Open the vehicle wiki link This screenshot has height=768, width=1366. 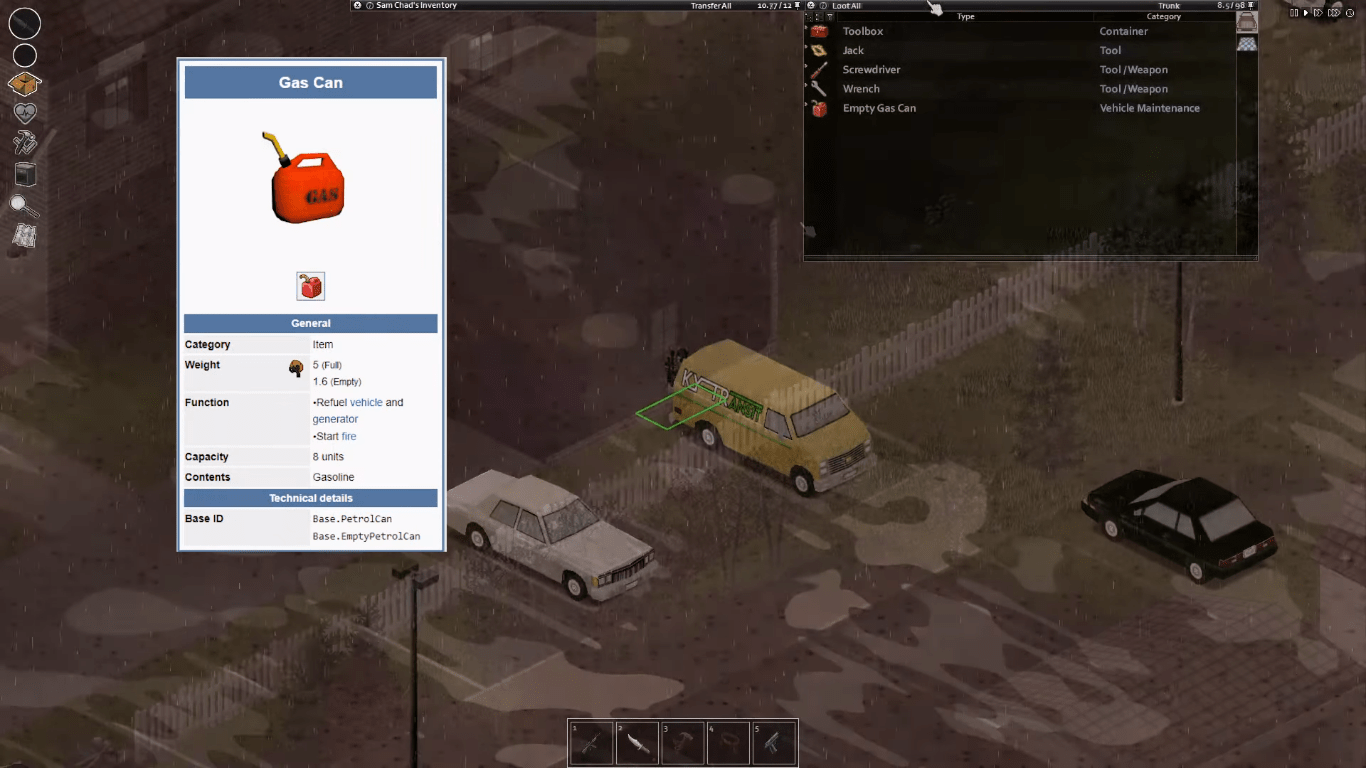[366, 402]
